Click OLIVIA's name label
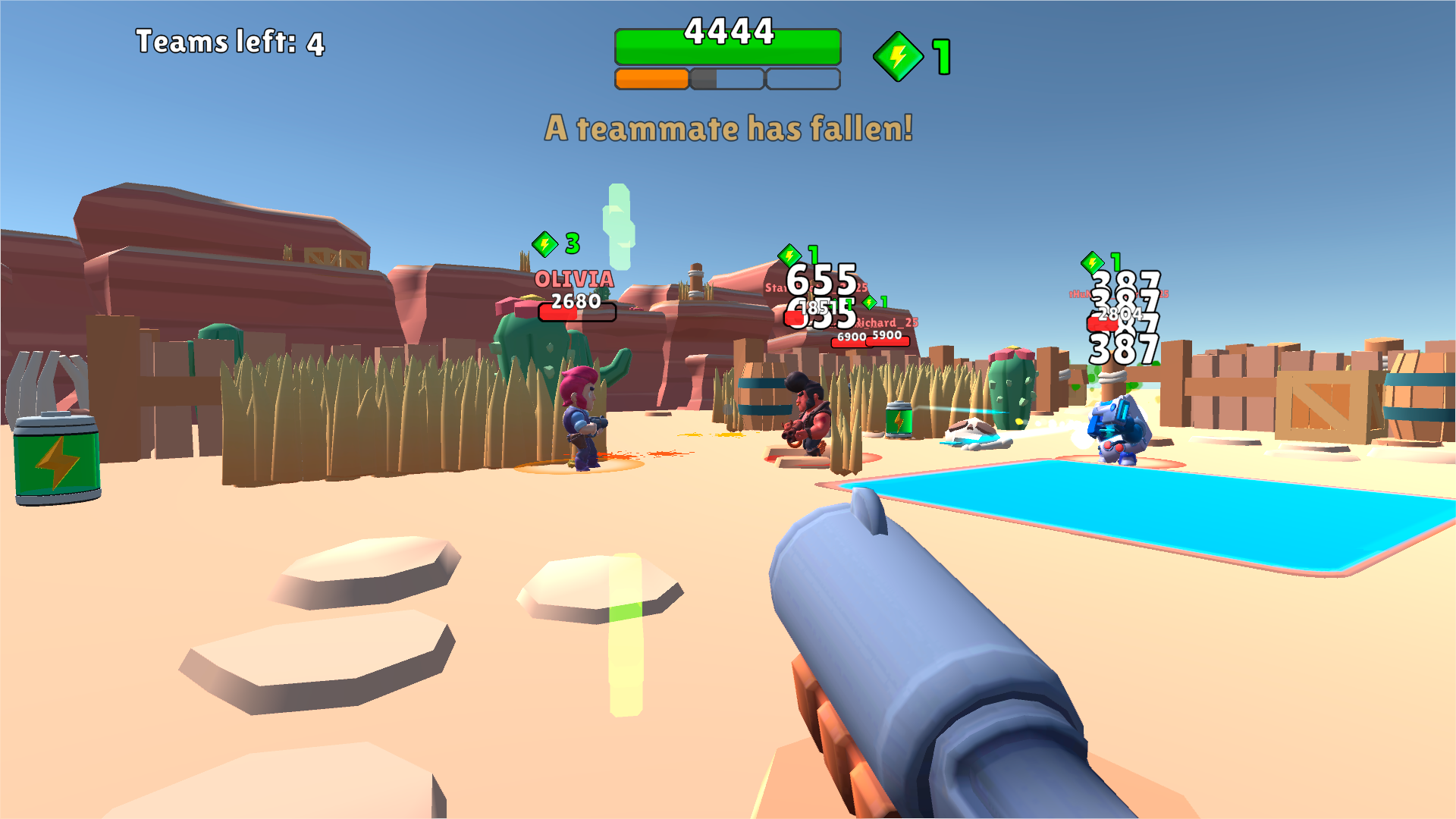The width and height of the screenshot is (1456, 819). tap(574, 280)
